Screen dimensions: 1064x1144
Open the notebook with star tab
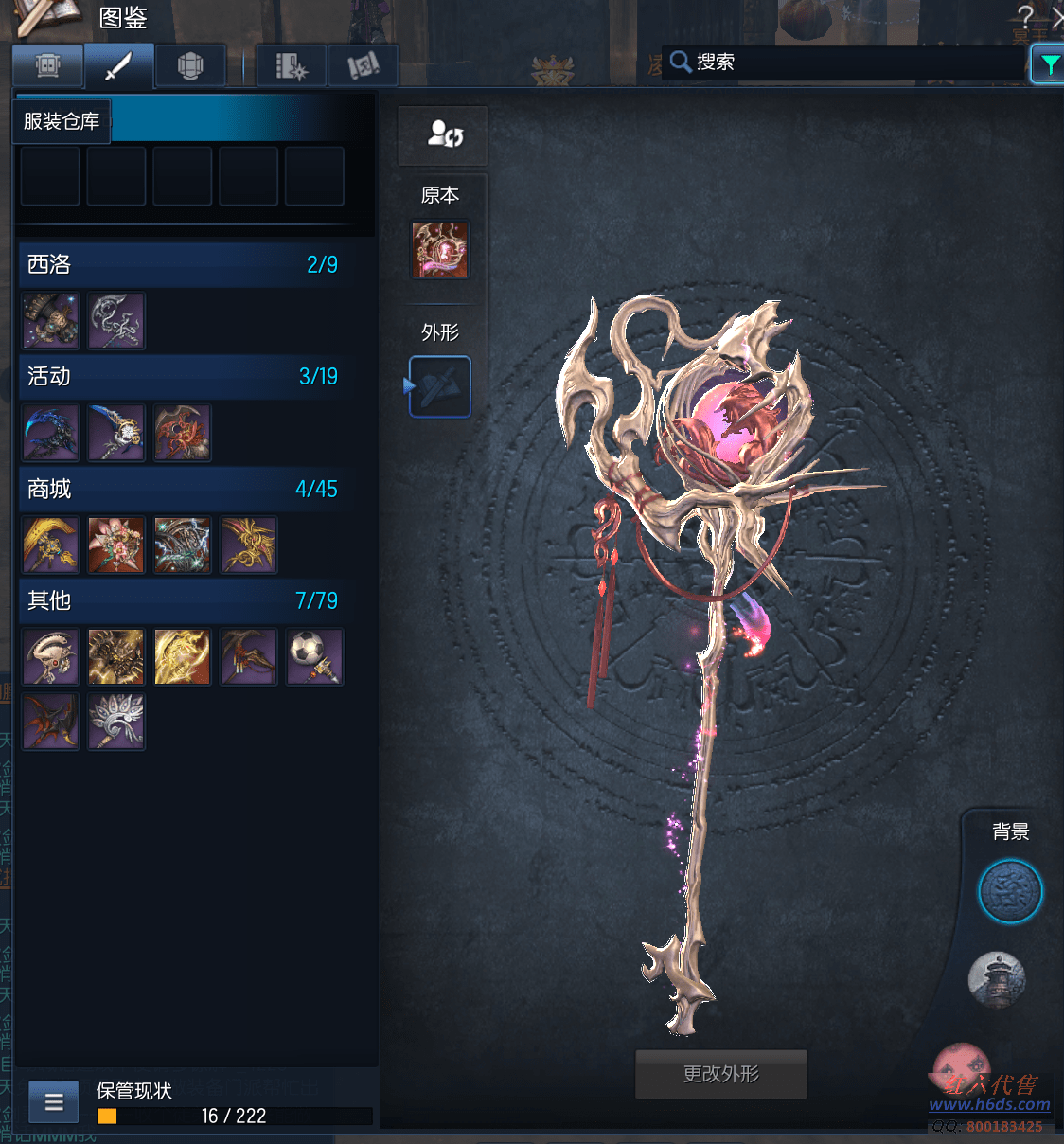pyautogui.click(x=291, y=66)
